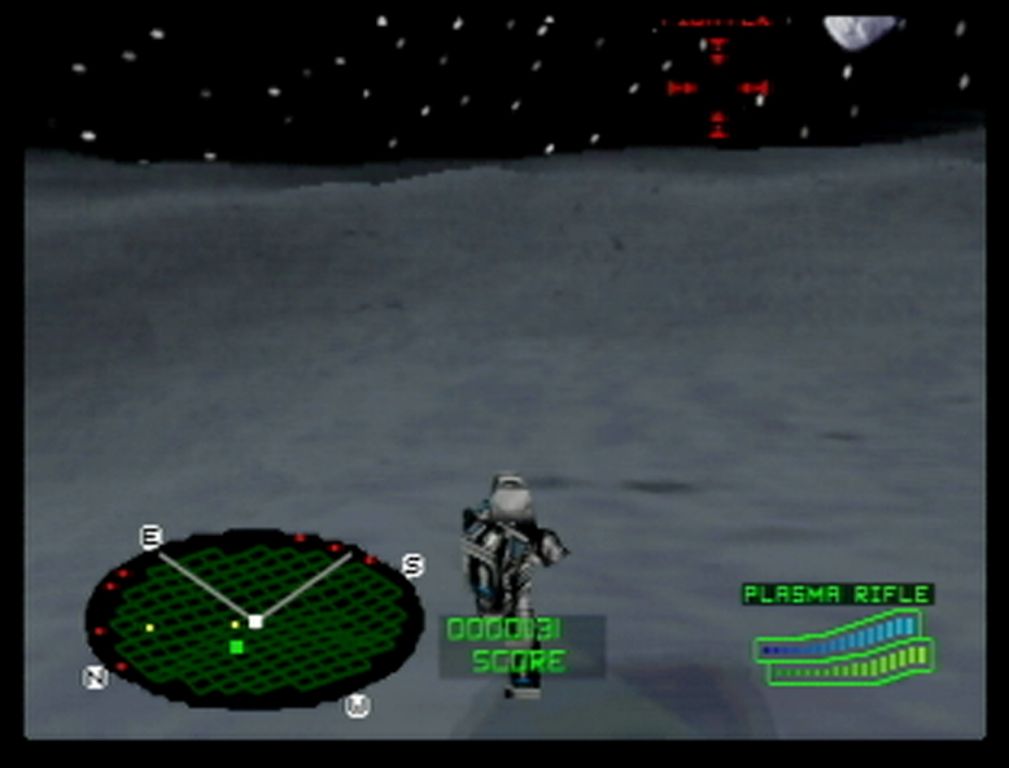
Task: Click the S compass marker on the radar
Action: coord(412,566)
